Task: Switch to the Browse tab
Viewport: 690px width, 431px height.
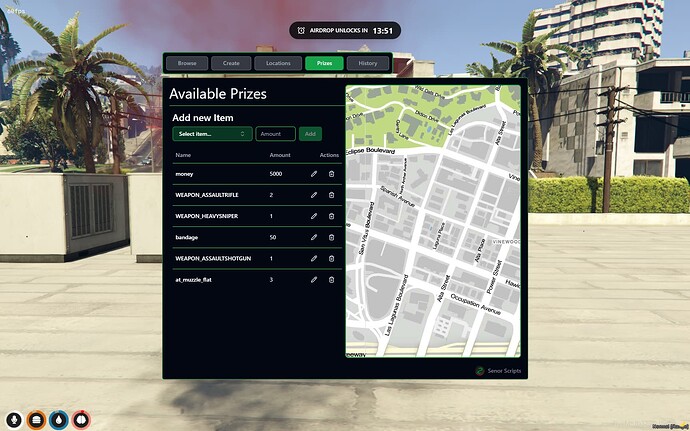Action: 187,63
